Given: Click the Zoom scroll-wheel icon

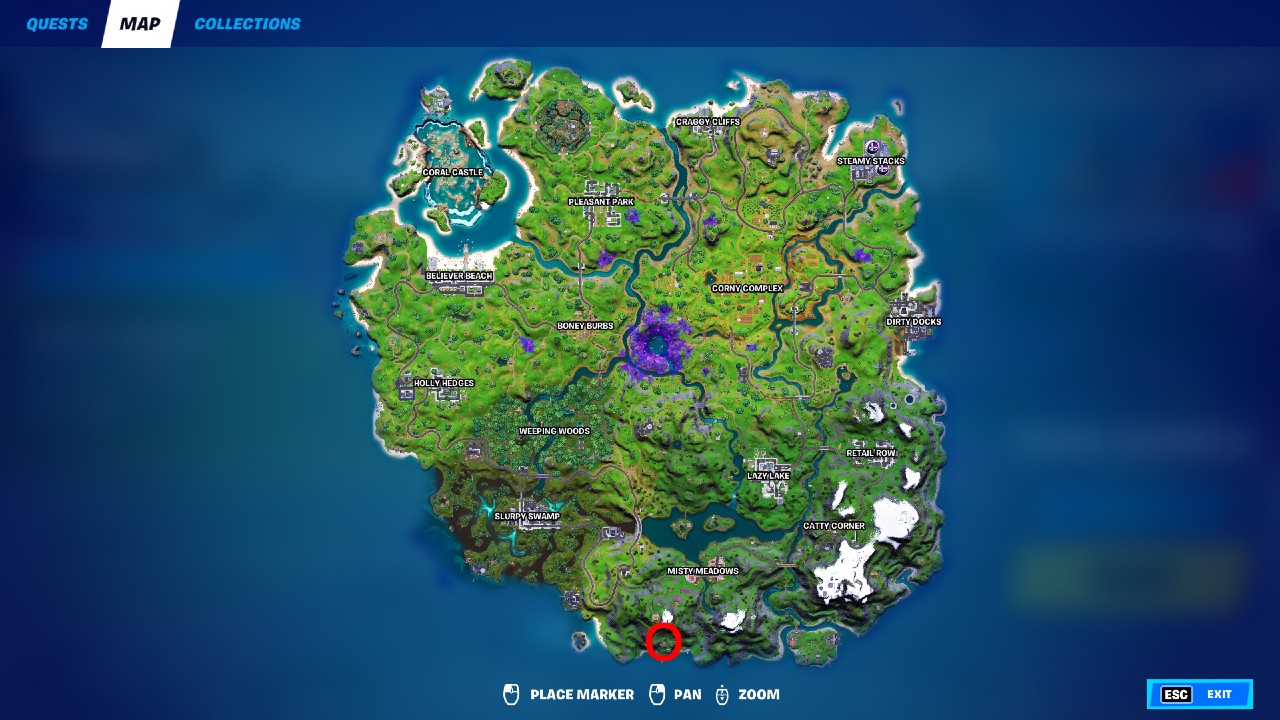Looking at the screenshot, I should click(x=722, y=694).
